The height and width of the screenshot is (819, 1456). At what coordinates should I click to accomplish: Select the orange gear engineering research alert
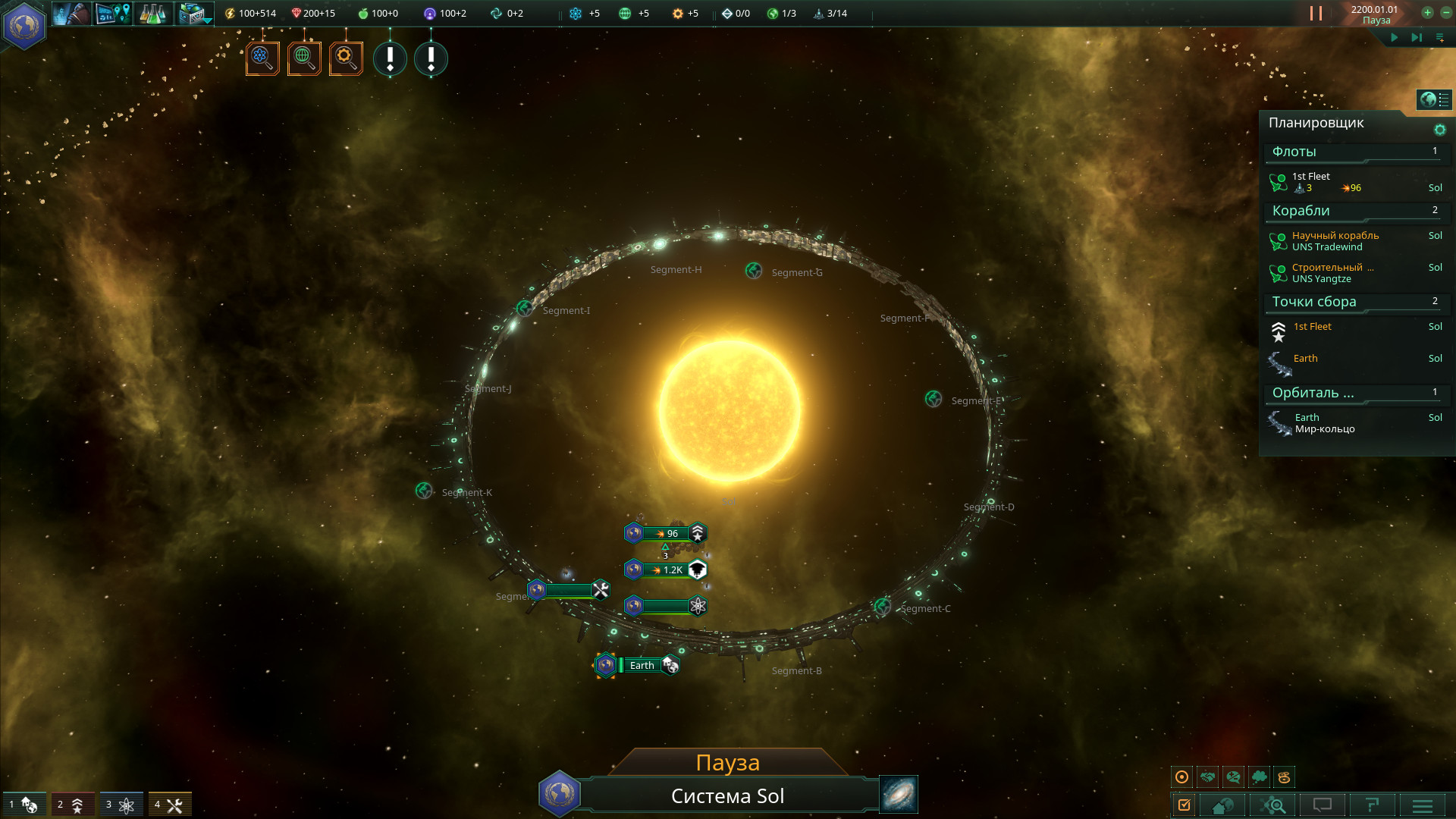346,58
